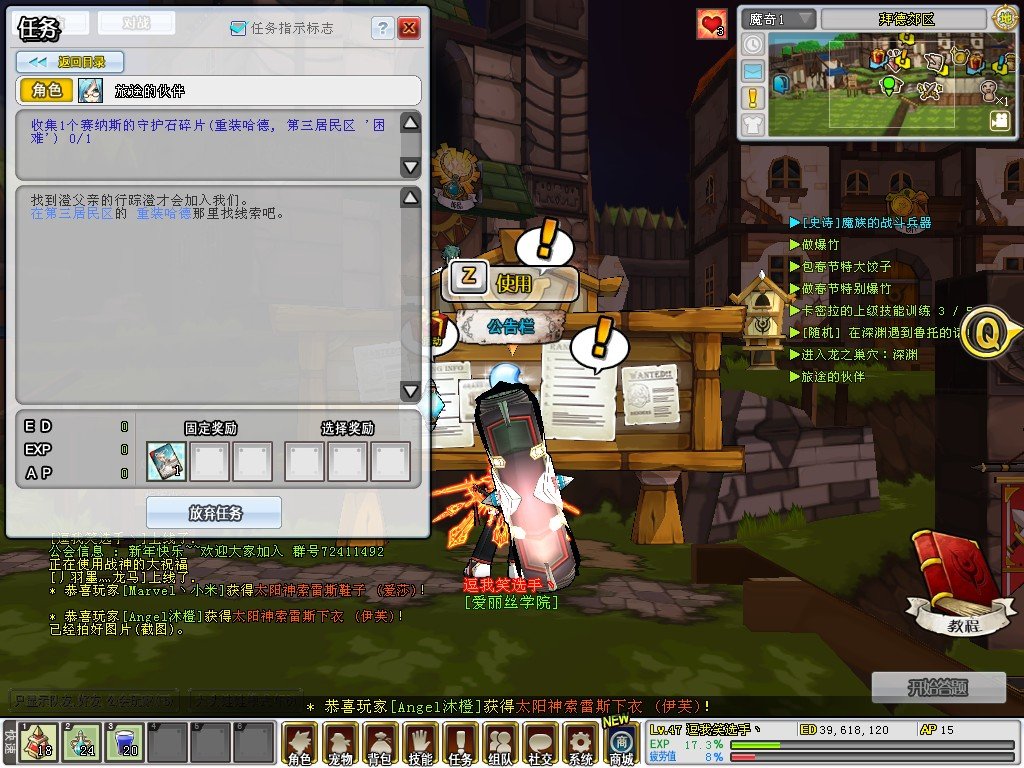The height and width of the screenshot is (768, 1024).
Task: Click the white shirt icon beside the minimap
Action: coord(753,124)
